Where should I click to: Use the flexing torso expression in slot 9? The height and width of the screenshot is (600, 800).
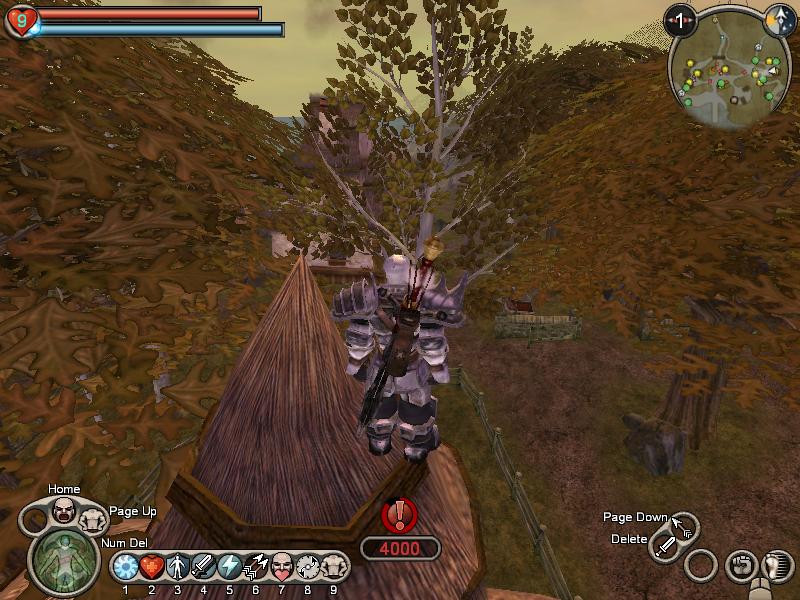334,567
